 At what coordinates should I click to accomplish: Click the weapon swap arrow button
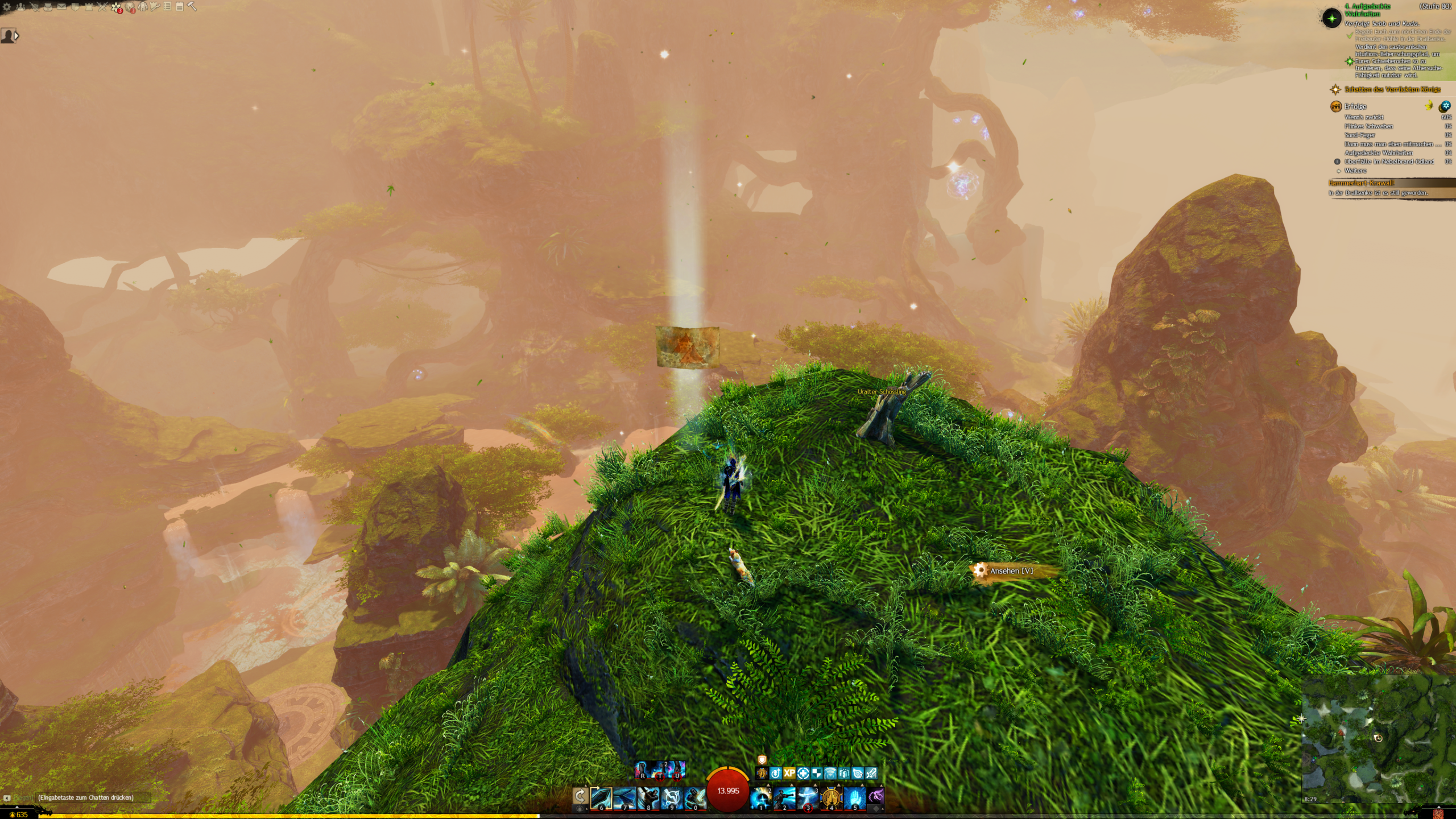click(x=580, y=795)
